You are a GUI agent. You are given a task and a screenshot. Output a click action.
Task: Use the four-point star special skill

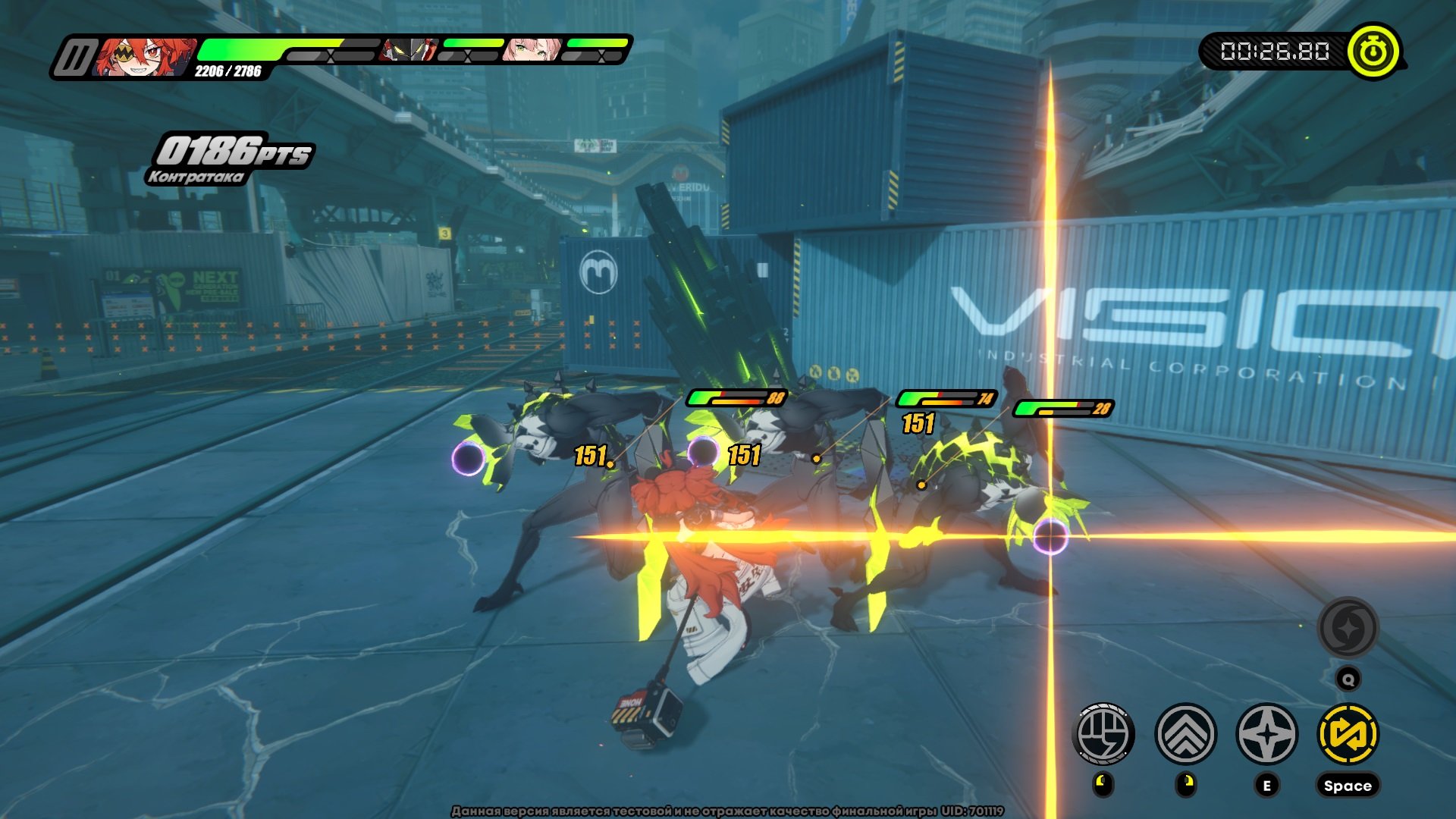[1266, 733]
